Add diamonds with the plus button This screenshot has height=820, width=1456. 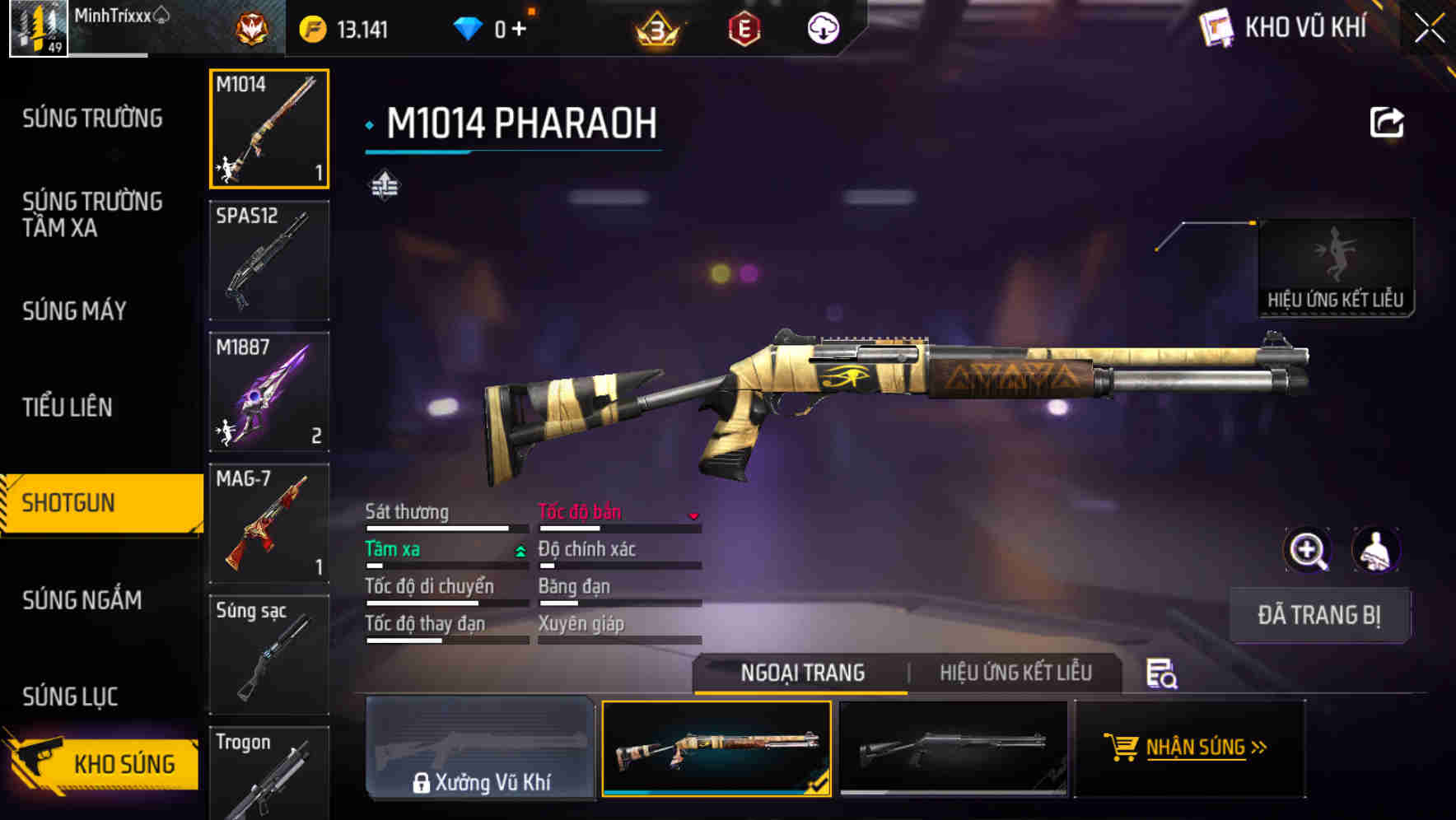coord(519,30)
